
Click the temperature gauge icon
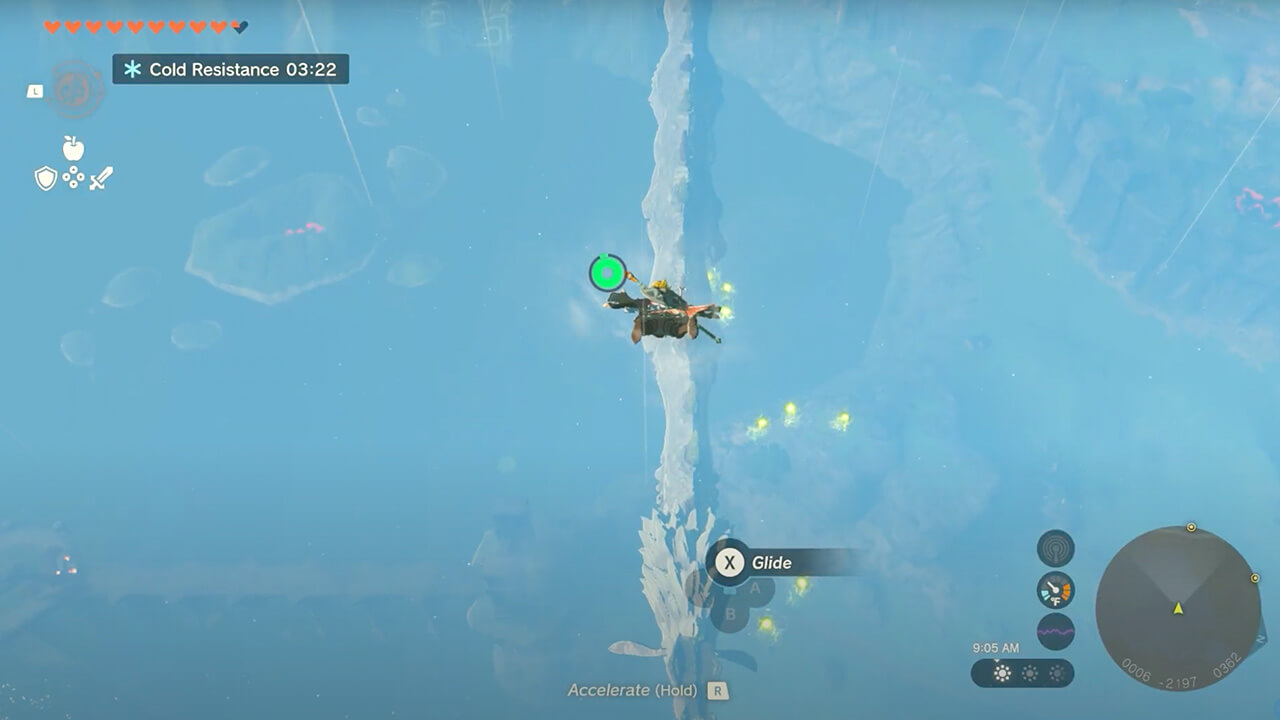1055,592
